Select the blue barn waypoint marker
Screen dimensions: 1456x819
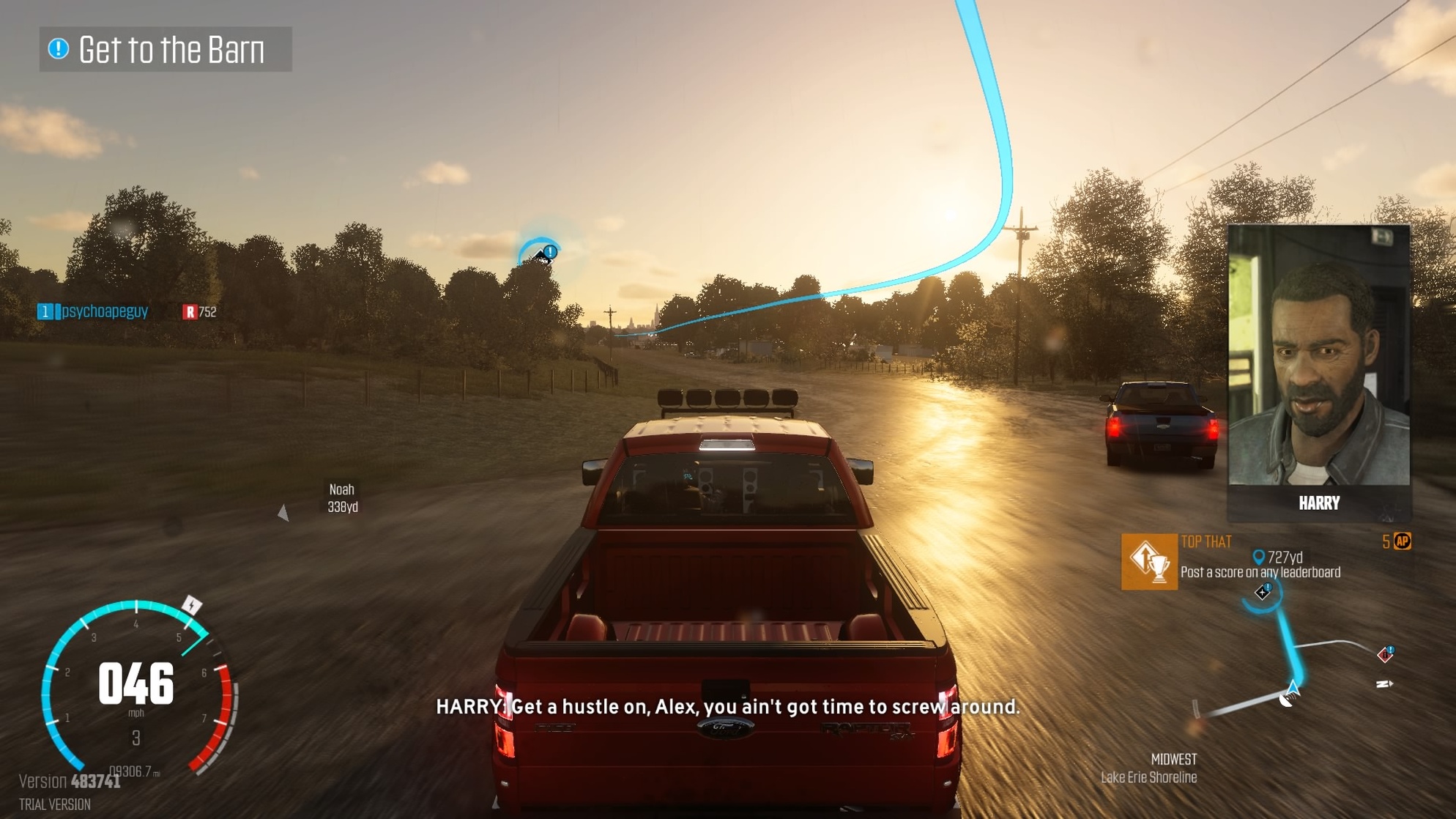(543, 253)
